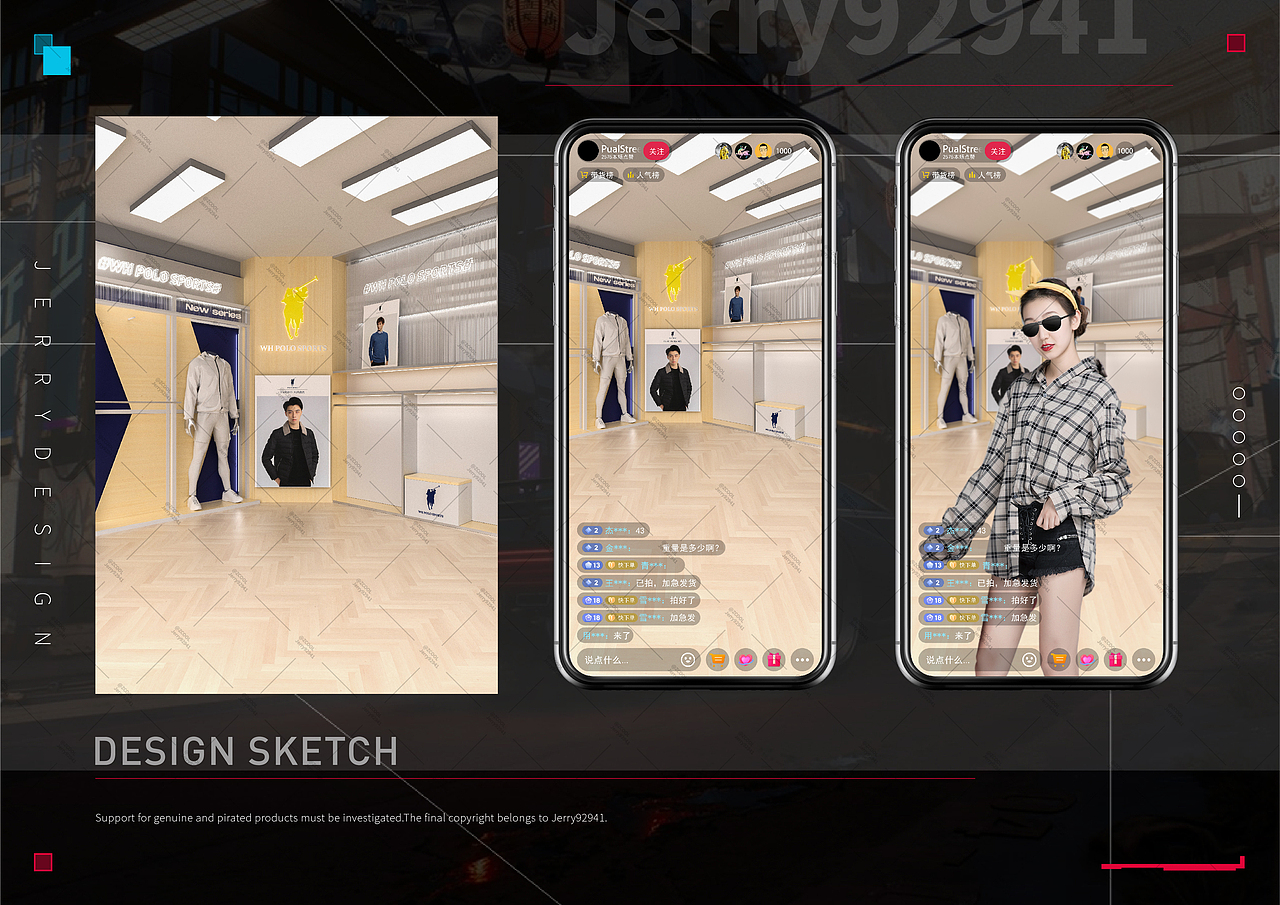Tap the 说点什么 comment input field

click(x=620, y=660)
